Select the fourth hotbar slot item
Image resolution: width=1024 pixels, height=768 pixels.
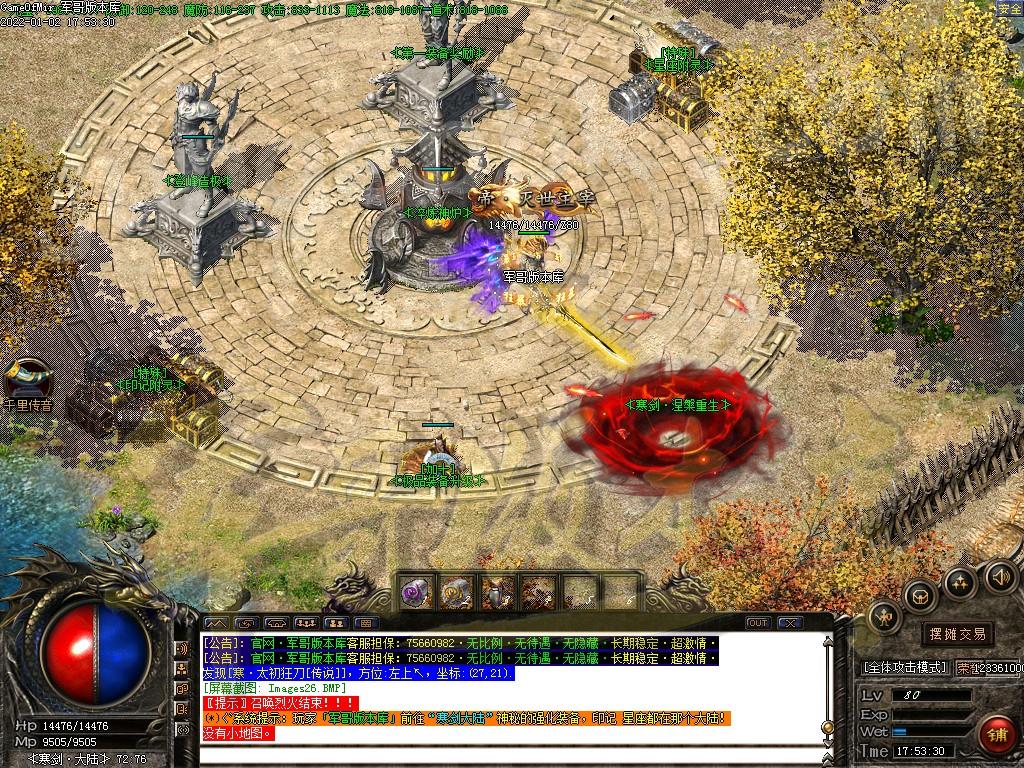click(x=539, y=592)
